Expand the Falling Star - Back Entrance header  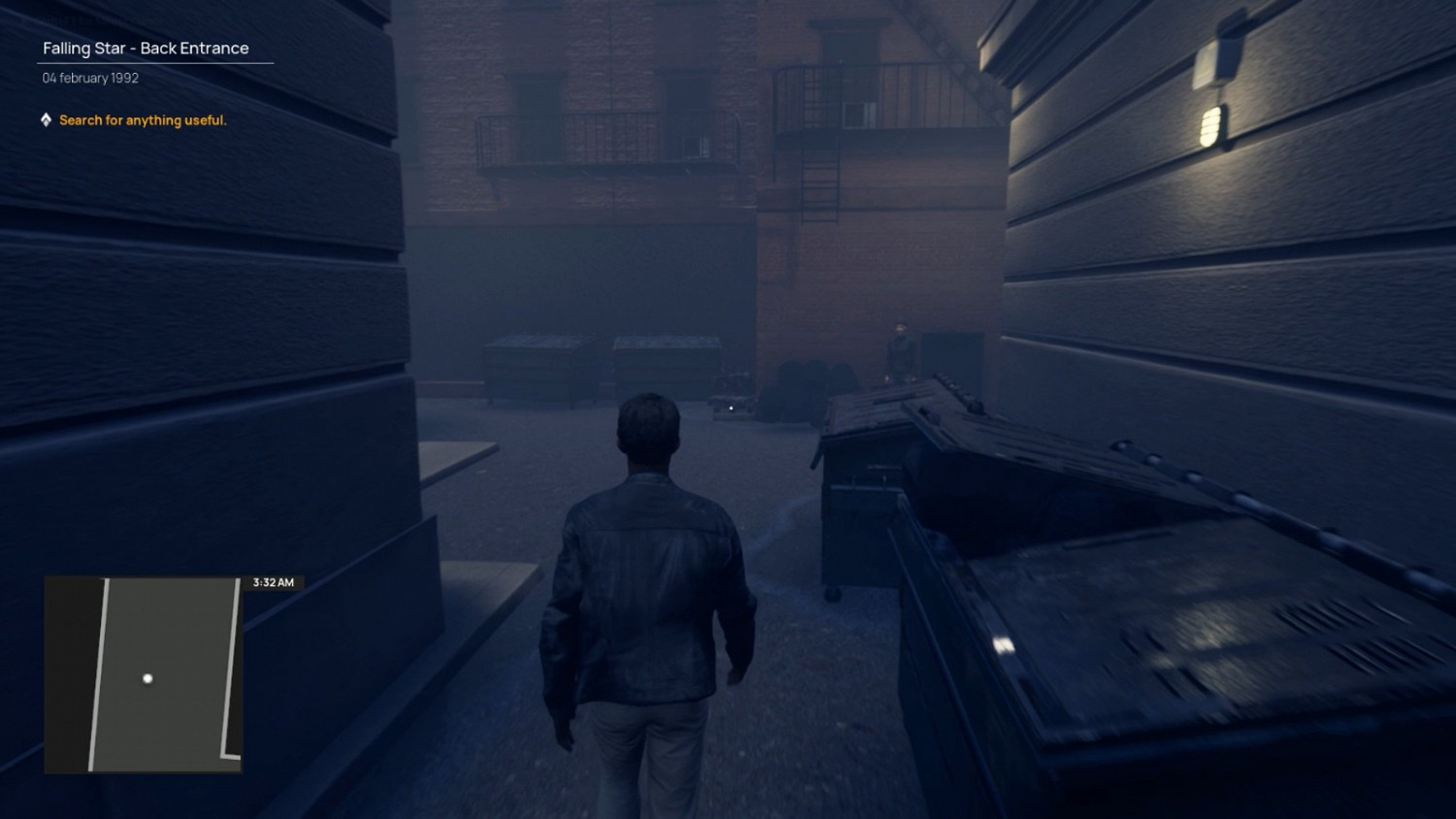(x=145, y=48)
